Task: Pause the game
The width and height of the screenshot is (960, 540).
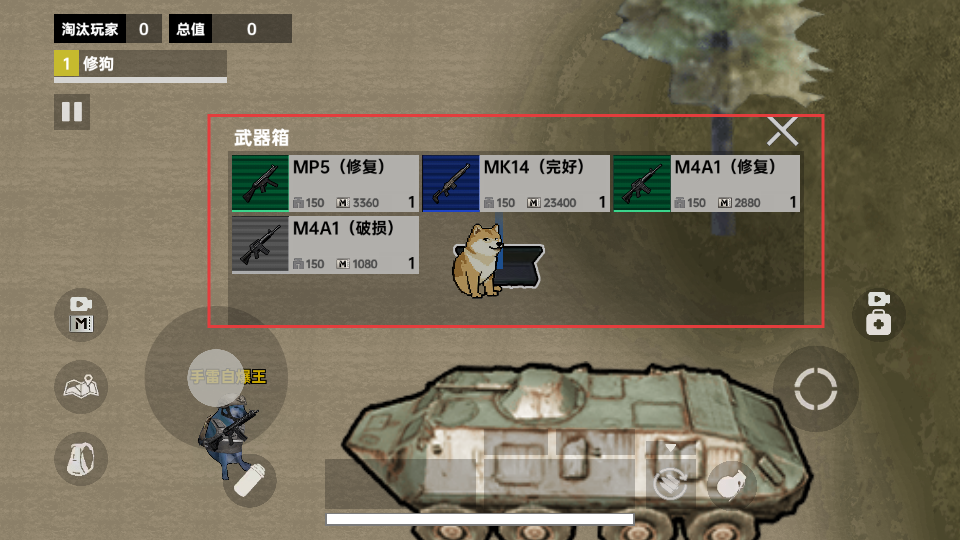Action: click(x=72, y=111)
